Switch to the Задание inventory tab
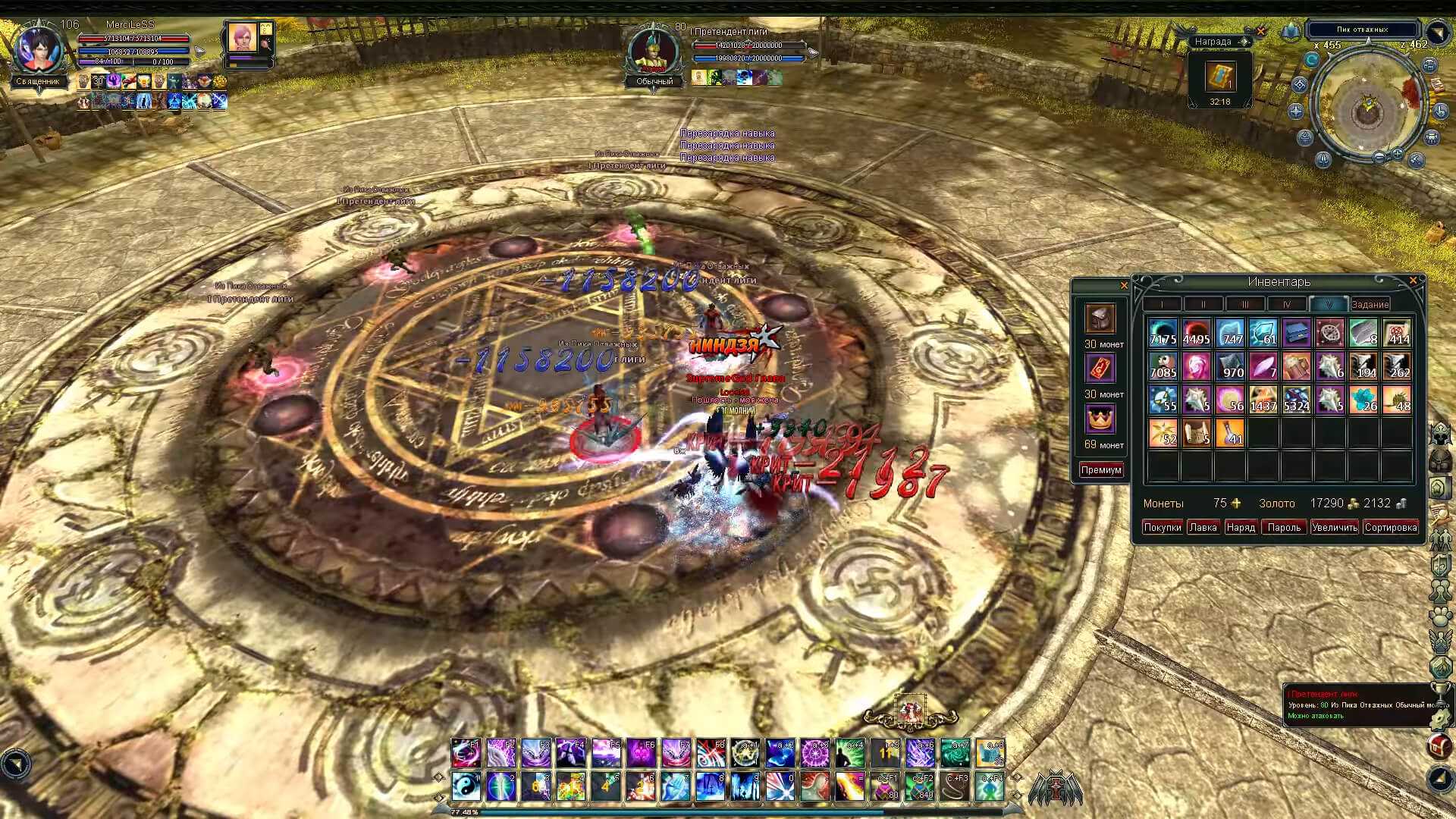The height and width of the screenshot is (819, 1456). [x=1370, y=304]
